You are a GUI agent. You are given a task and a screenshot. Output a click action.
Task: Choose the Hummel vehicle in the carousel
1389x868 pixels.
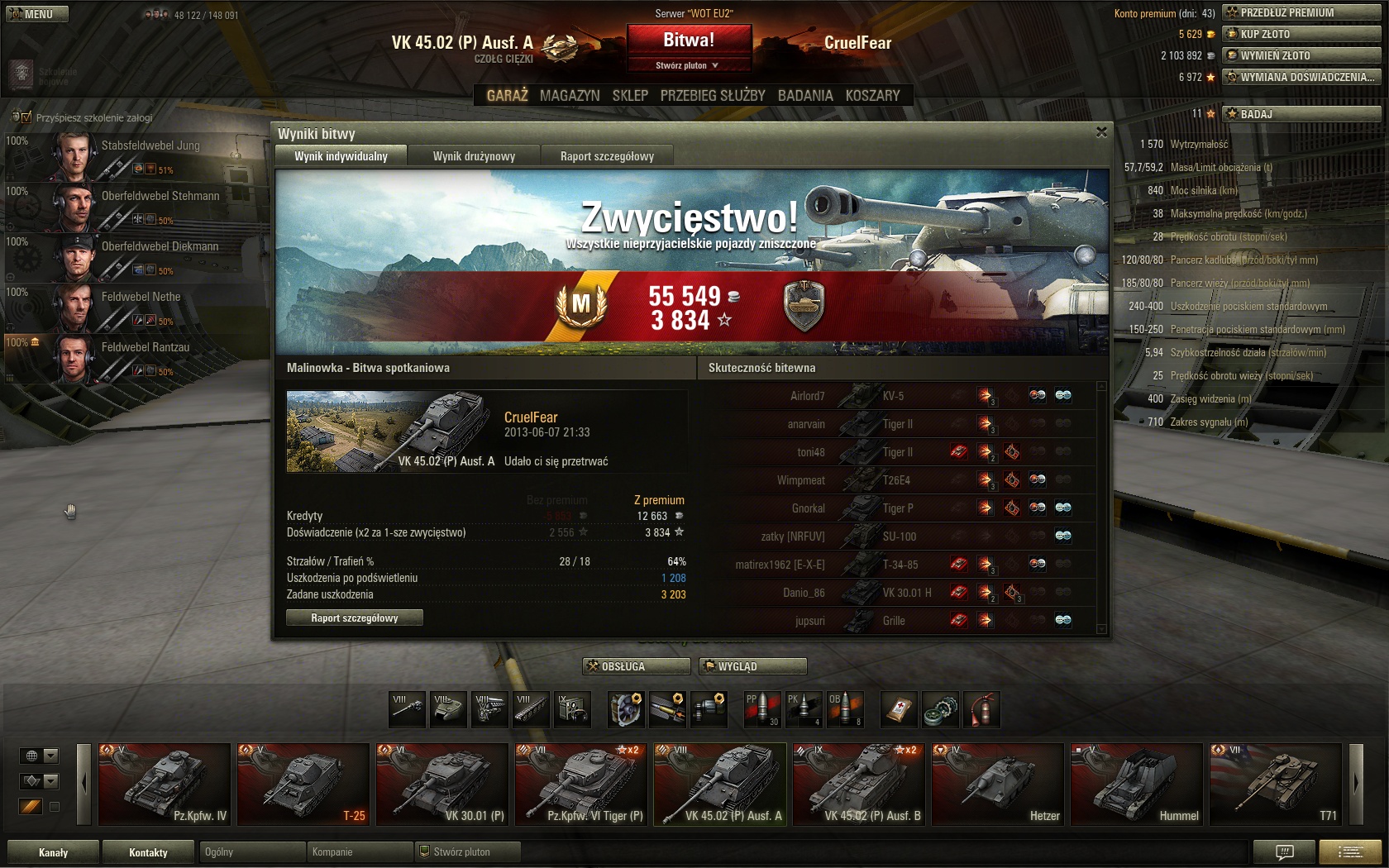1136,784
